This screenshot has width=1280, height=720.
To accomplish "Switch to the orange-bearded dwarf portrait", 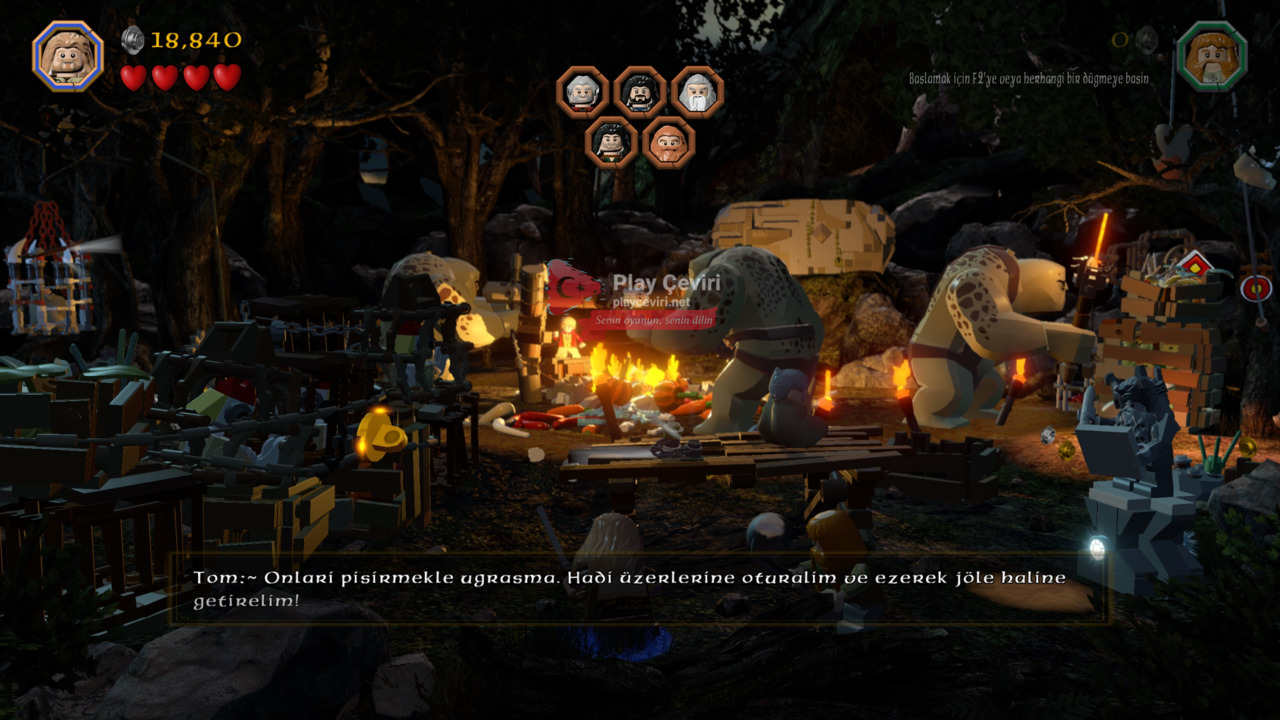I will click(x=668, y=142).
